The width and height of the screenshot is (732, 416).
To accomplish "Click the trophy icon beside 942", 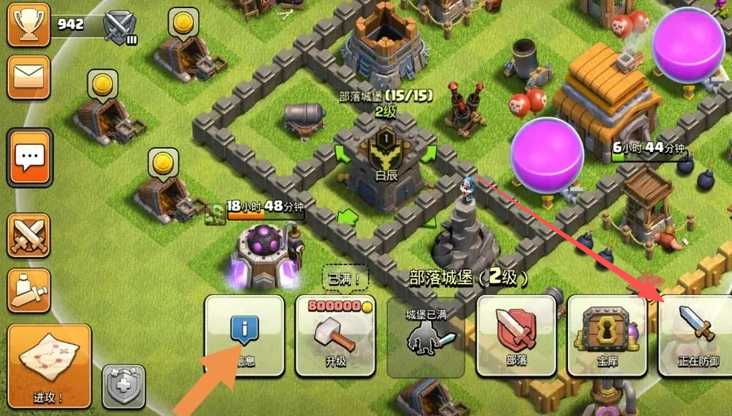I will point(28,24).
